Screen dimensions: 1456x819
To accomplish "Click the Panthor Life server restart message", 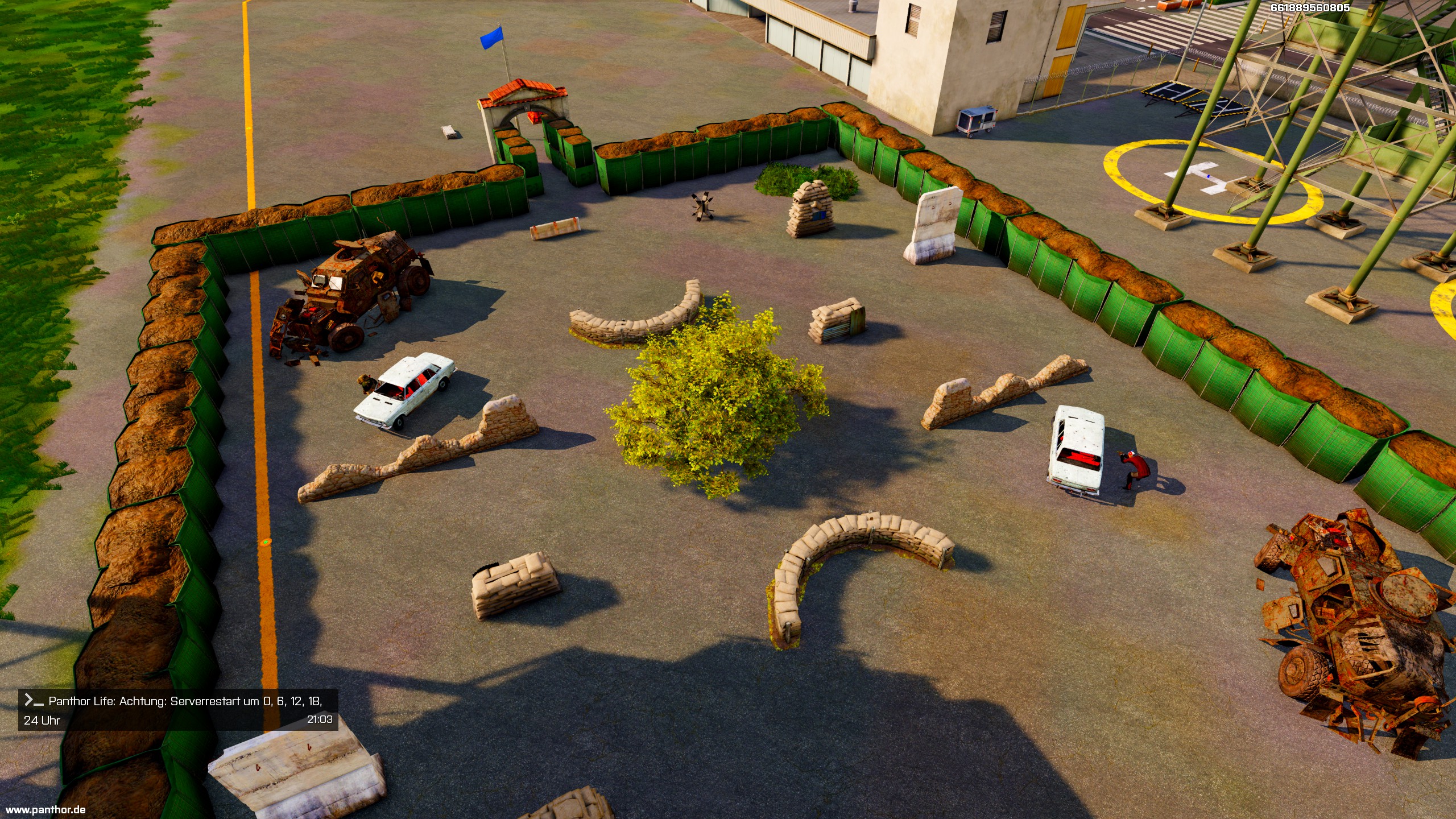I will (177, 710).
